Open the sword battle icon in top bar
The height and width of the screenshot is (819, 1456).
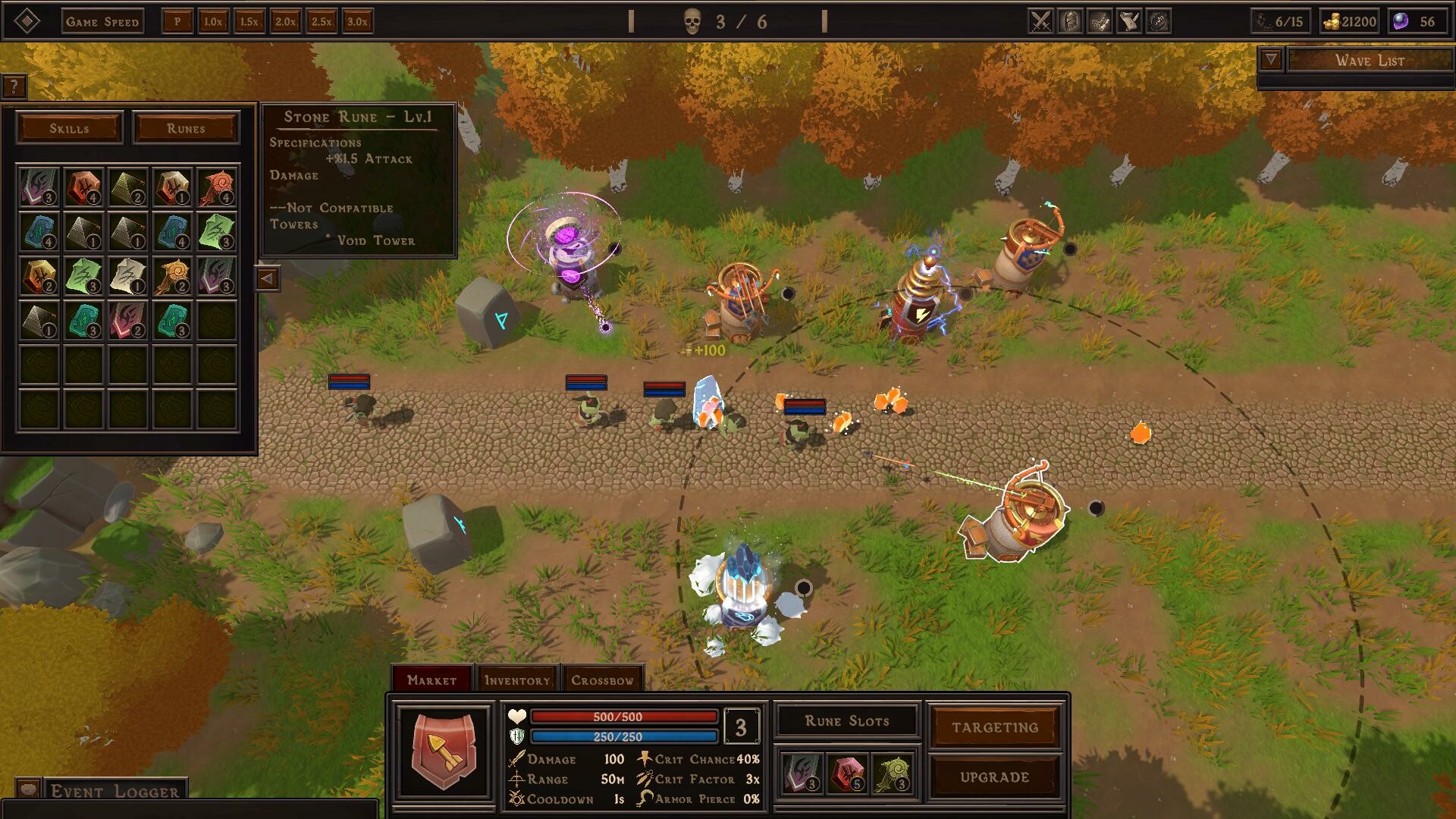[x=1040, y=20]
